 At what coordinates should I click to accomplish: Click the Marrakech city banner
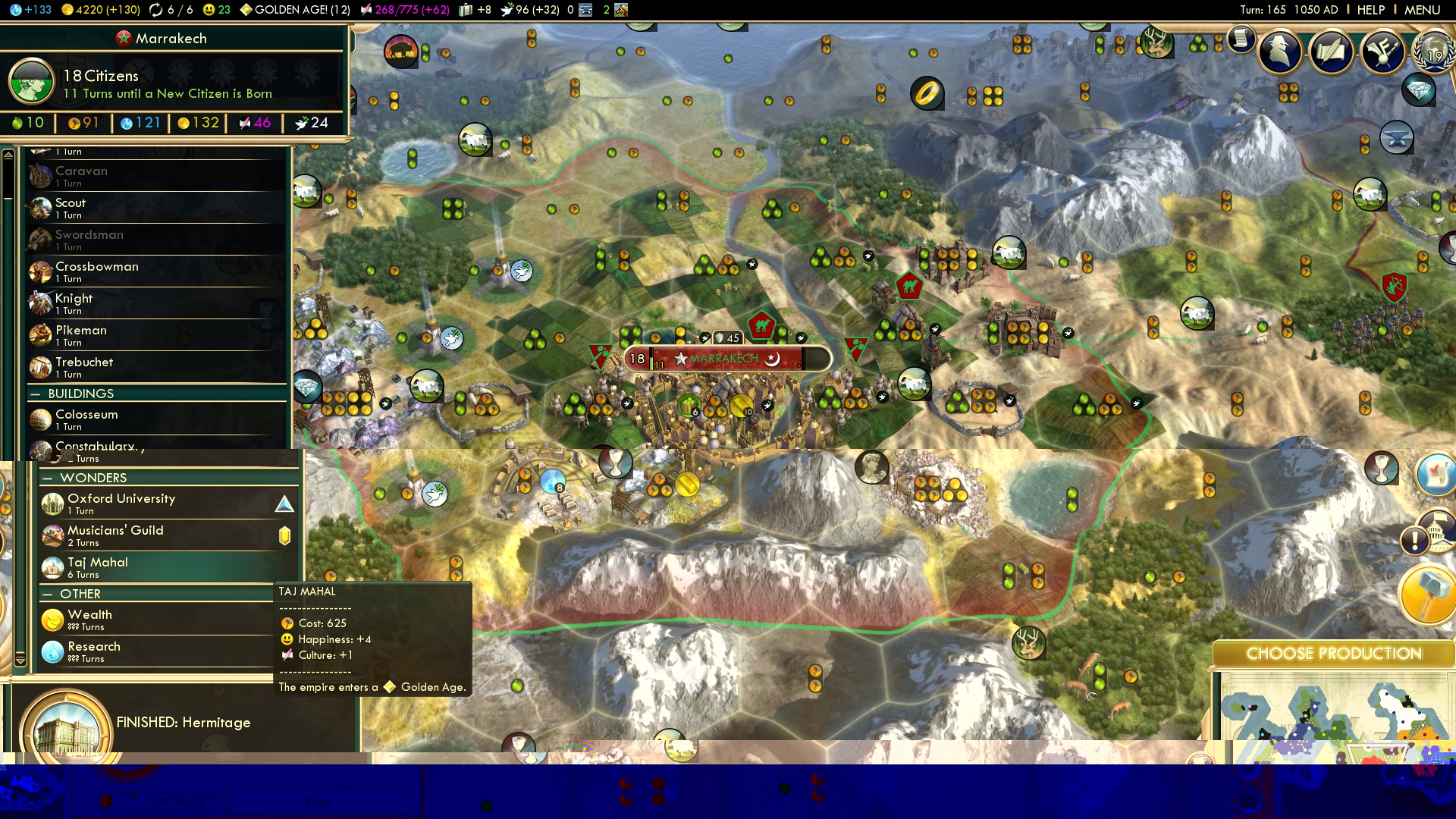click(724, 359)
